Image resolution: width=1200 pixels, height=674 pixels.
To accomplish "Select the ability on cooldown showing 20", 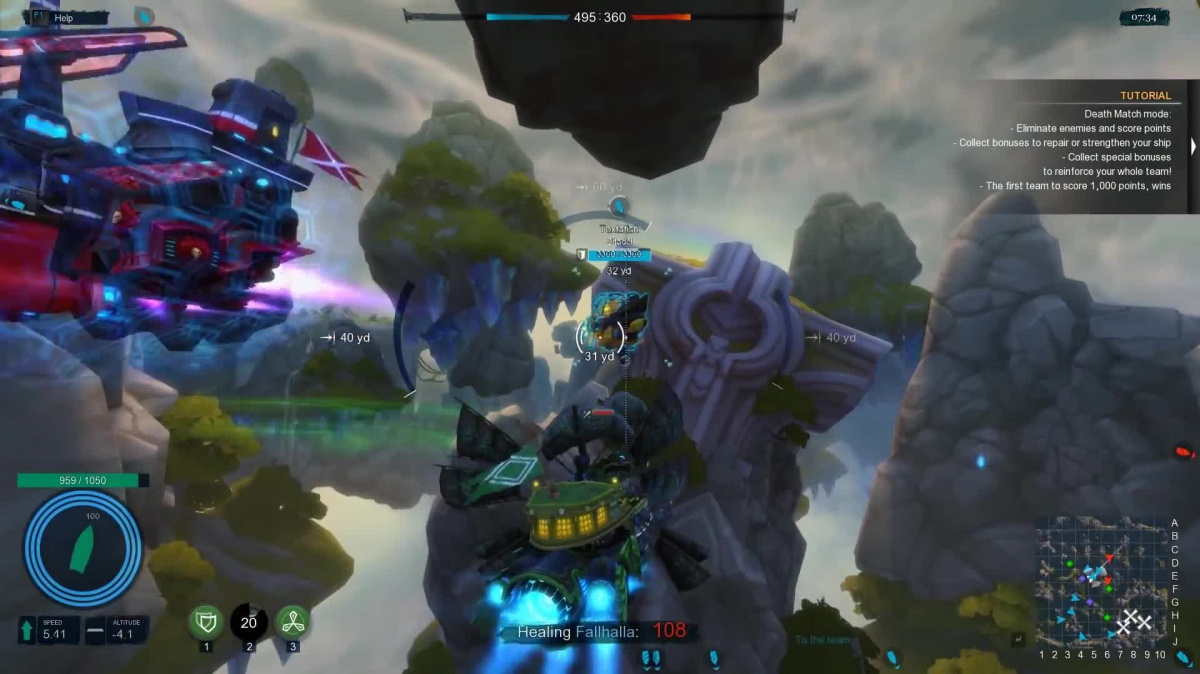I will 249,622.
